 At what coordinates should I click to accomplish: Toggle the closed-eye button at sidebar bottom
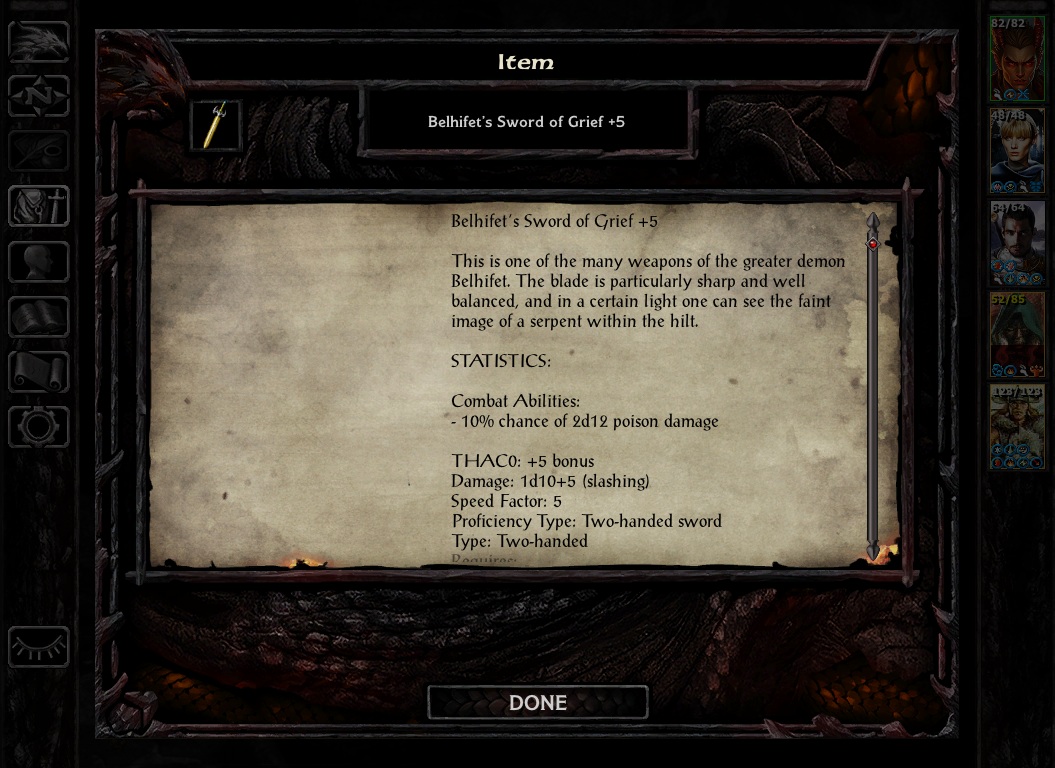[x=39, y=647]
